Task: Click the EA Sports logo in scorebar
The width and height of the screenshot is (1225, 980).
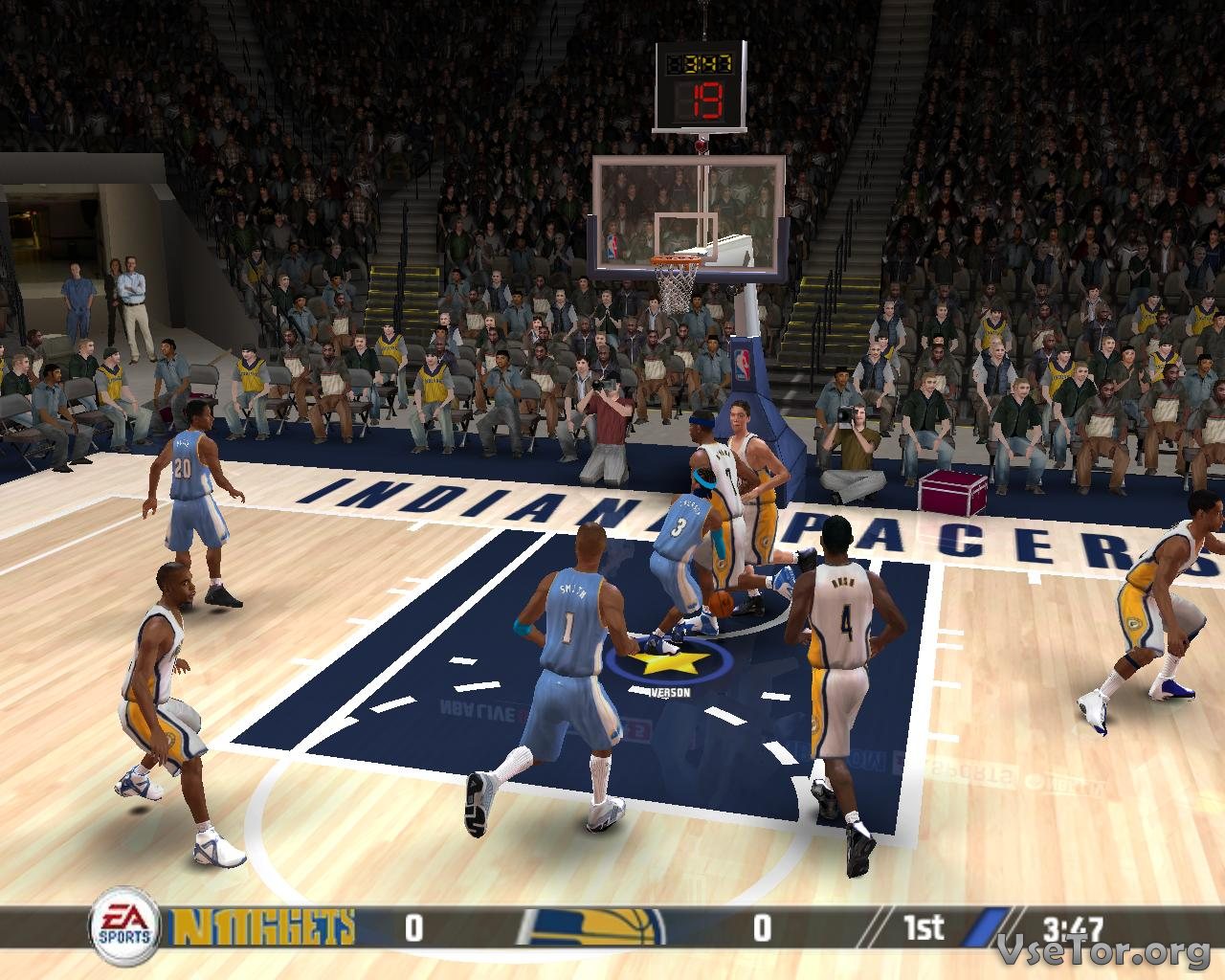Action: coord(125,926)
